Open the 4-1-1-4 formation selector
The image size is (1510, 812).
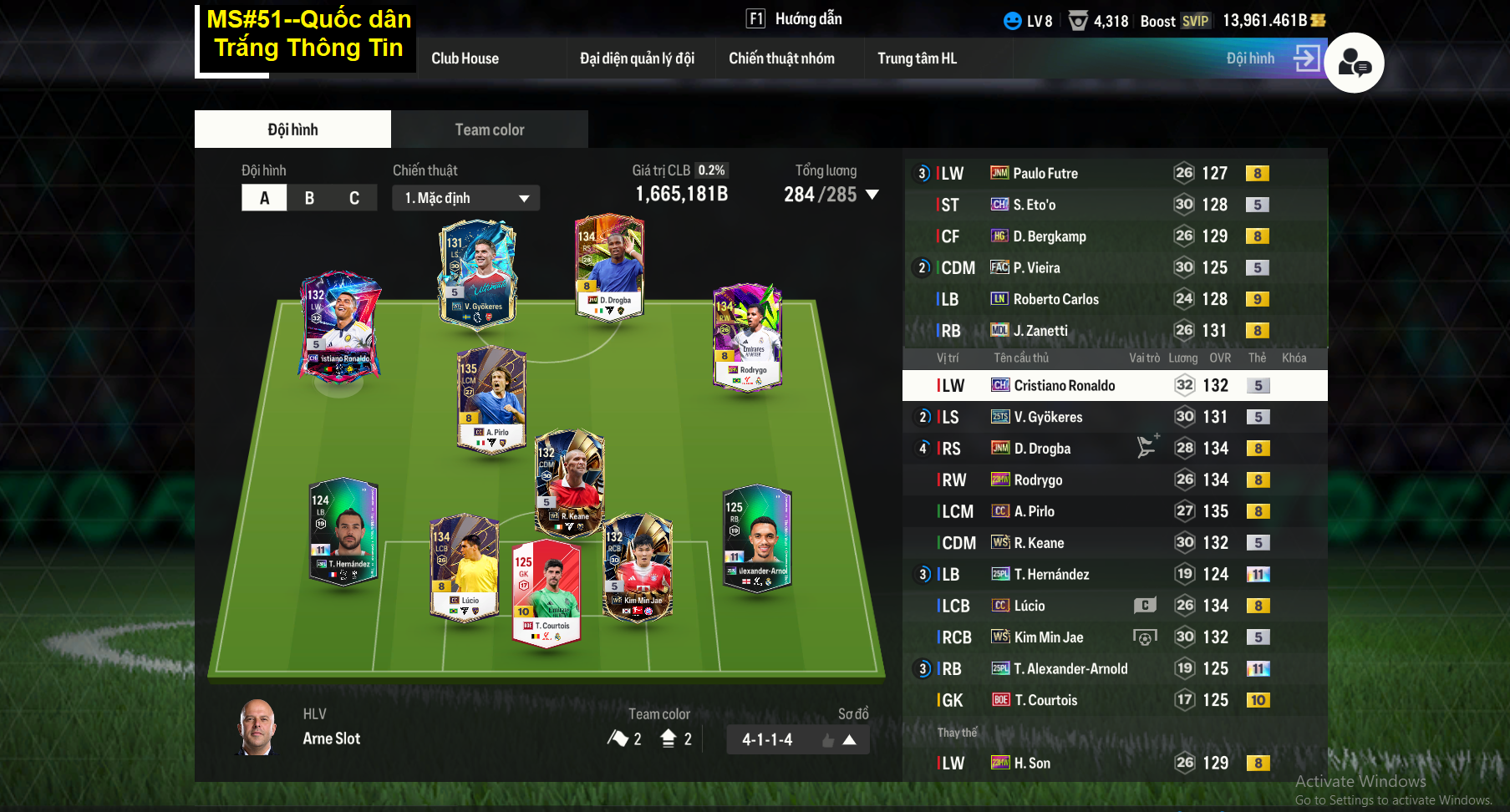point(796,739)
